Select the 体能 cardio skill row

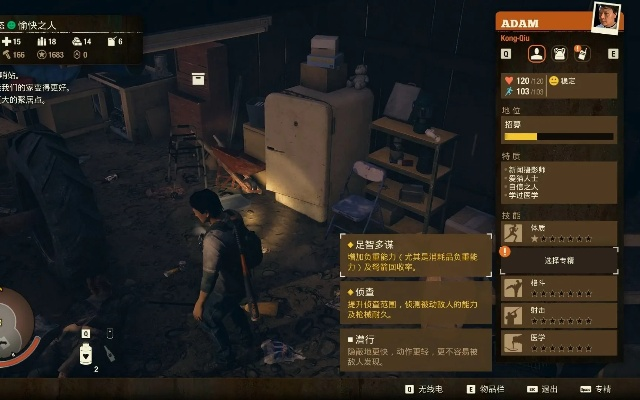click(558, 234)
